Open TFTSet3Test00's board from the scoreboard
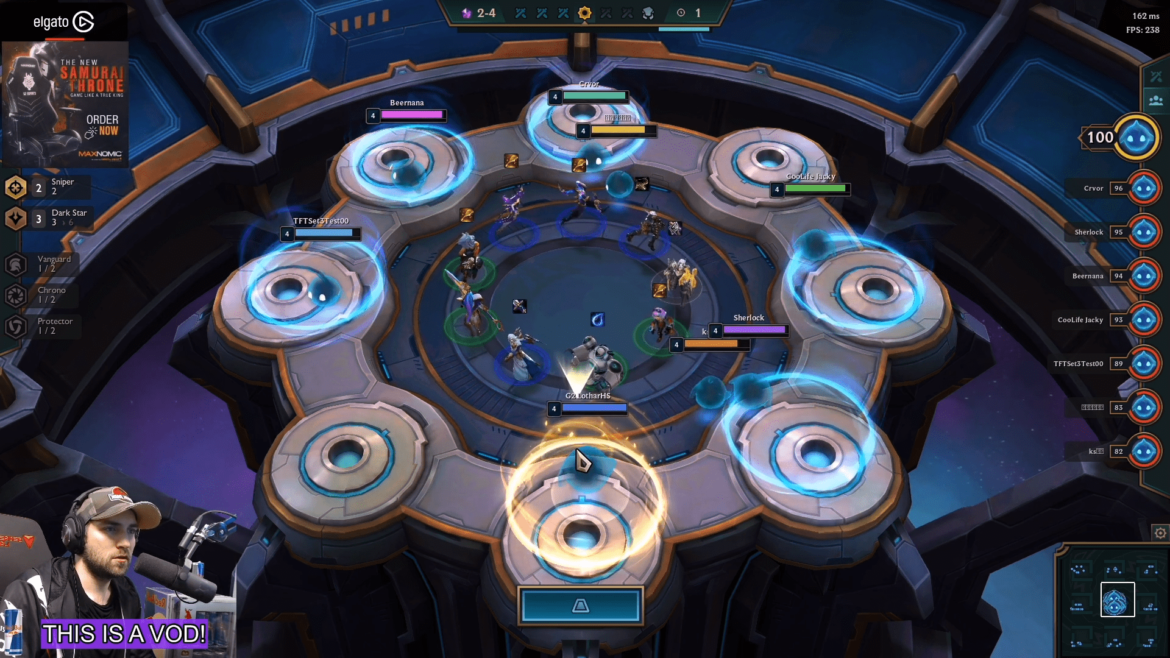This screenshot has height=658, width=1170. pos(1143,363)
